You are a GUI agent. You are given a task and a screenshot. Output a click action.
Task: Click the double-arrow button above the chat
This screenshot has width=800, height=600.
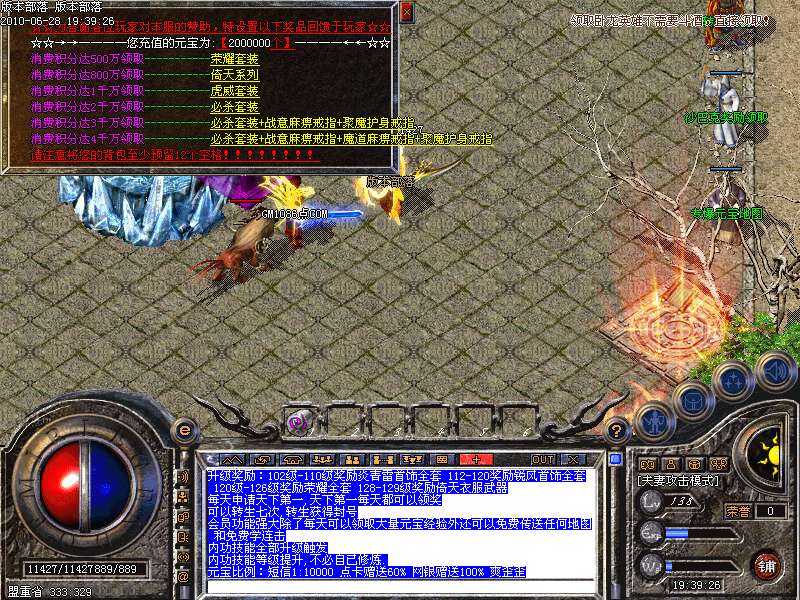coord(233,459)
